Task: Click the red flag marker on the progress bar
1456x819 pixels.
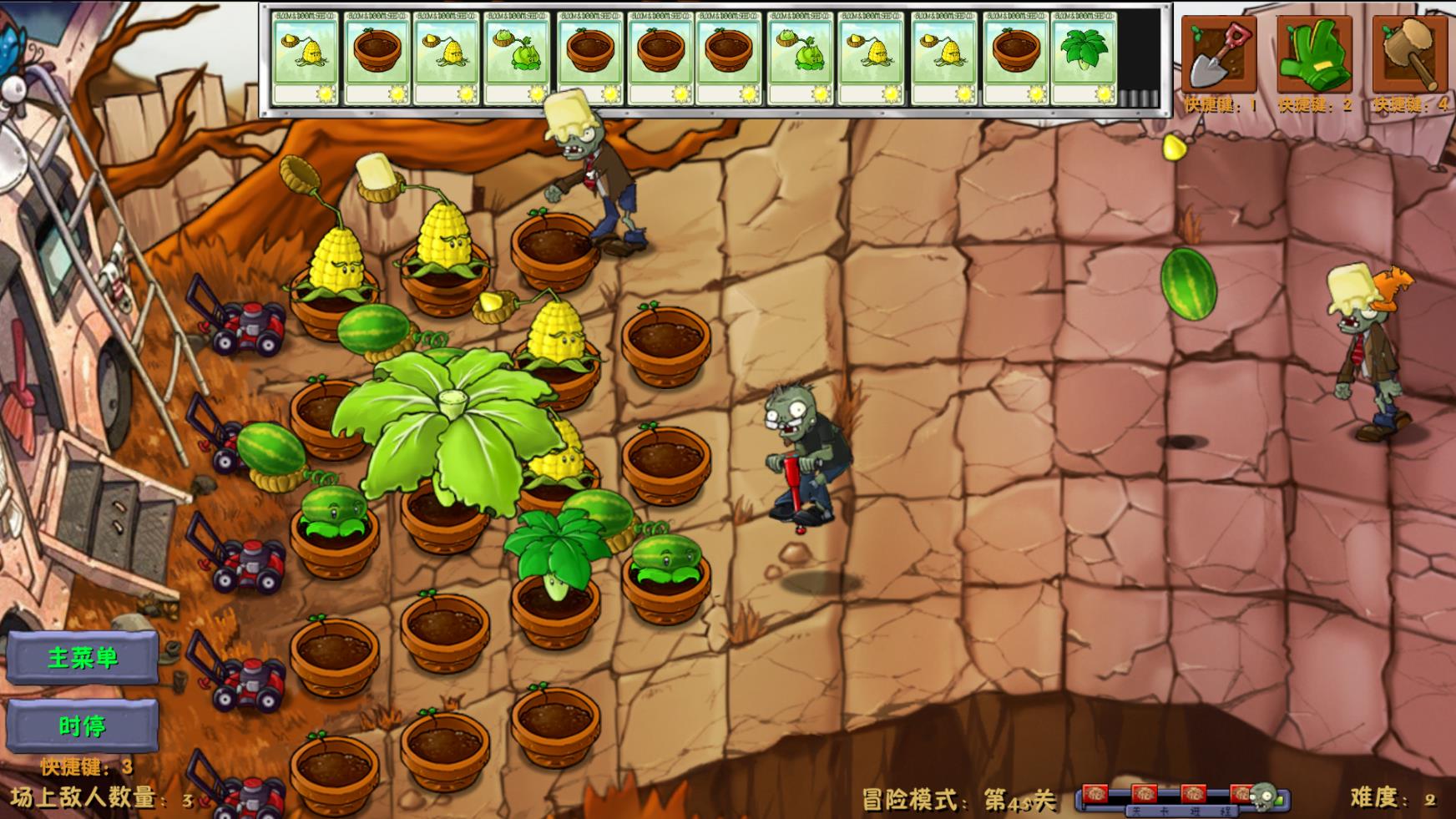Action: [x=1097, y=793]
